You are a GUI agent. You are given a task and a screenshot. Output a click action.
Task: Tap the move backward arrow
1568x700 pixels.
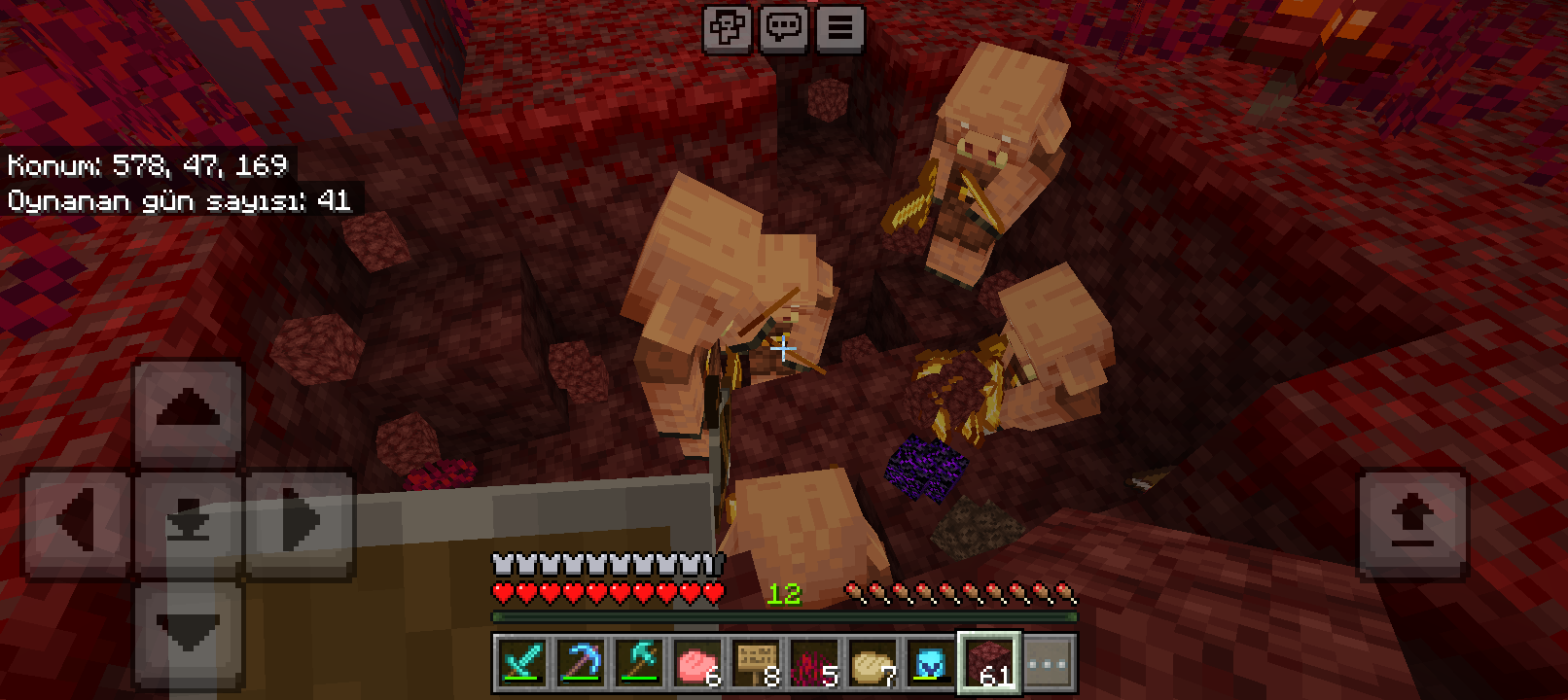(x=188, y=634)
